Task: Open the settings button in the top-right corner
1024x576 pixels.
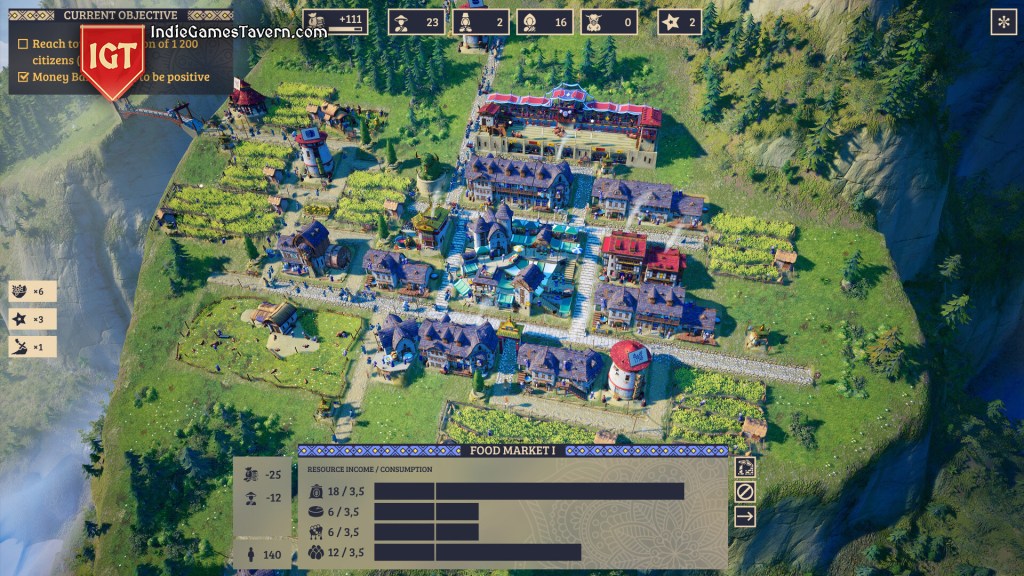Action: click(x=1003, y=22)
